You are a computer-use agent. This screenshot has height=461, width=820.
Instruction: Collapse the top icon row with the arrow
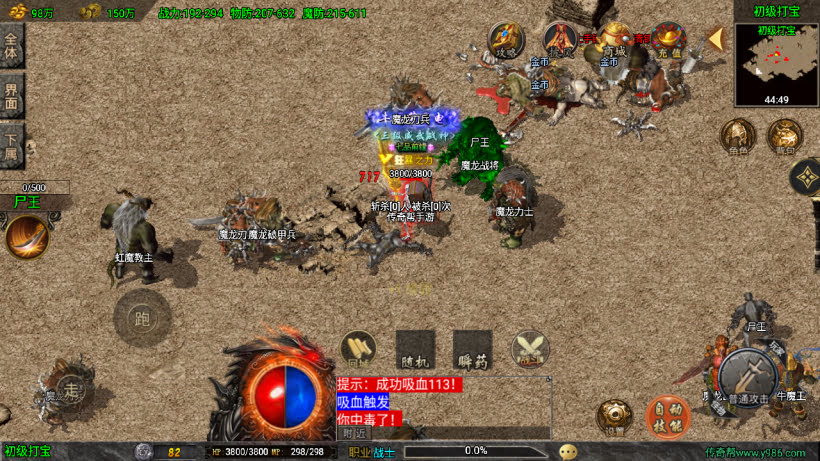tap(716, 39)
